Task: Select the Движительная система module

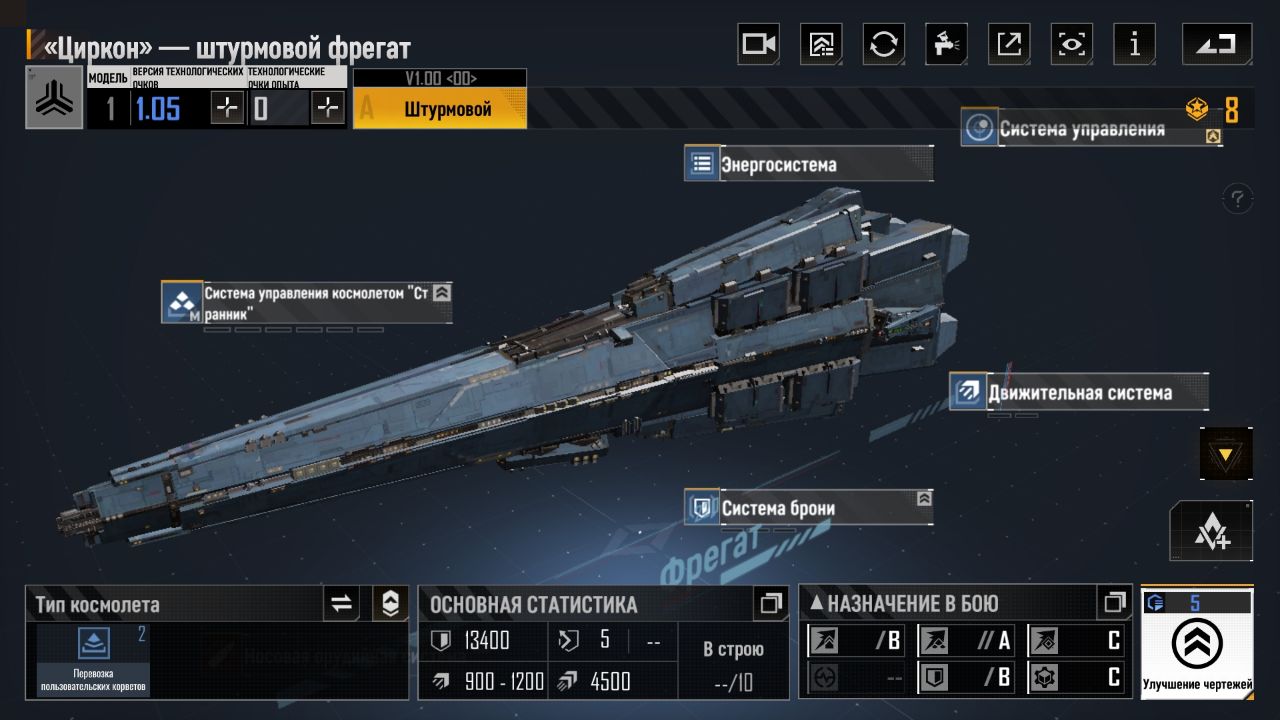Action: pyautogui.click(x=1078, y=392)
